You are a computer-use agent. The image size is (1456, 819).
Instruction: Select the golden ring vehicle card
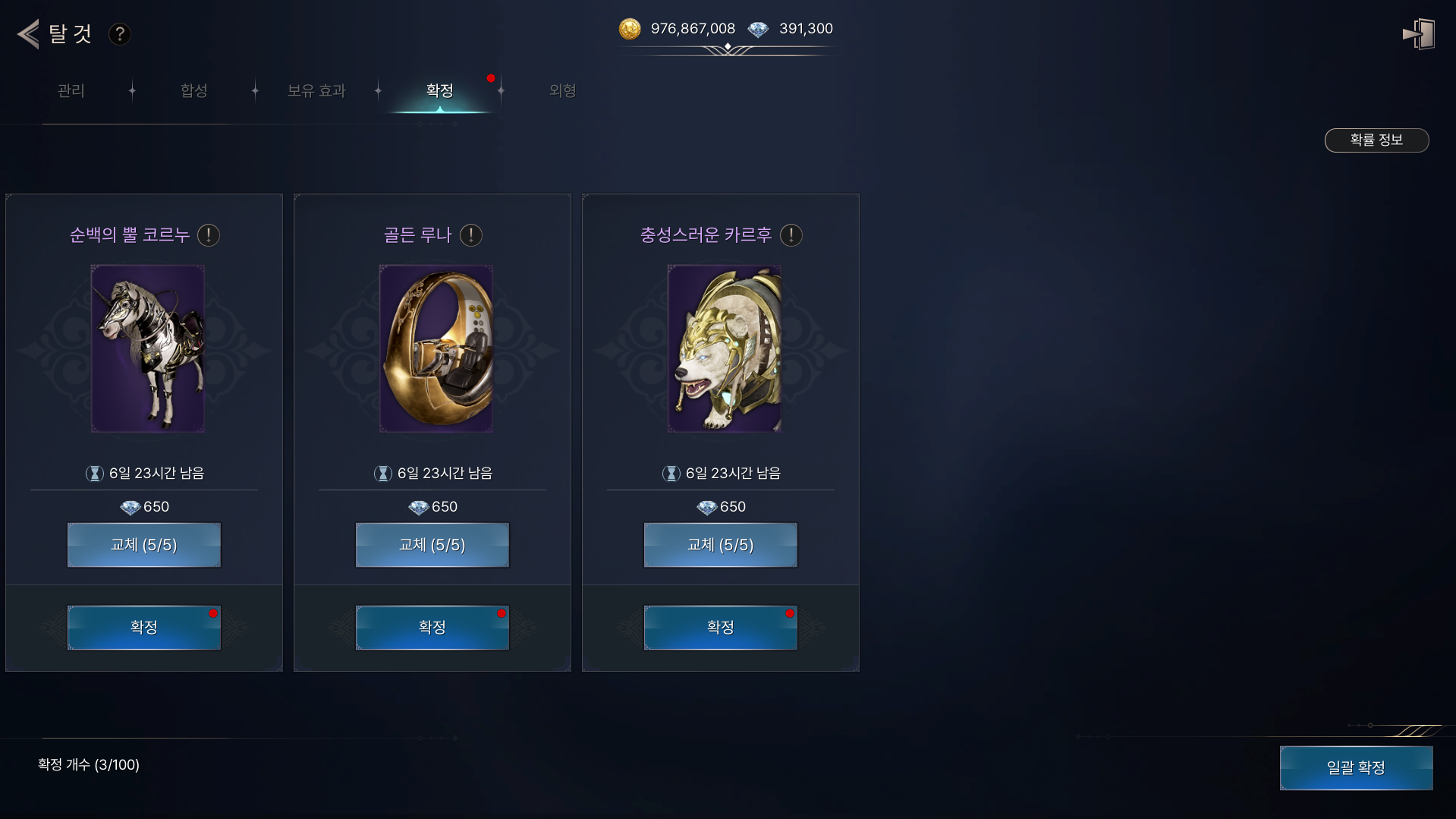click(436, 348)
